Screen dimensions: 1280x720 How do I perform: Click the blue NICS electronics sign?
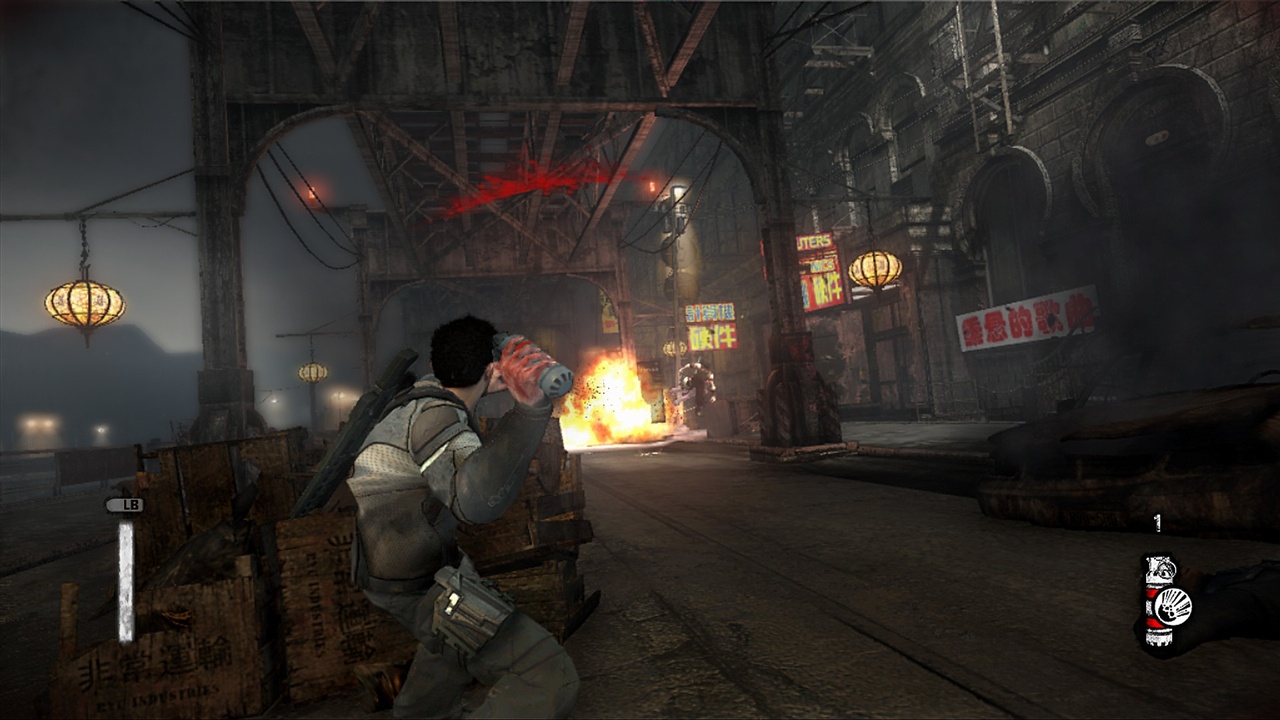820,265
